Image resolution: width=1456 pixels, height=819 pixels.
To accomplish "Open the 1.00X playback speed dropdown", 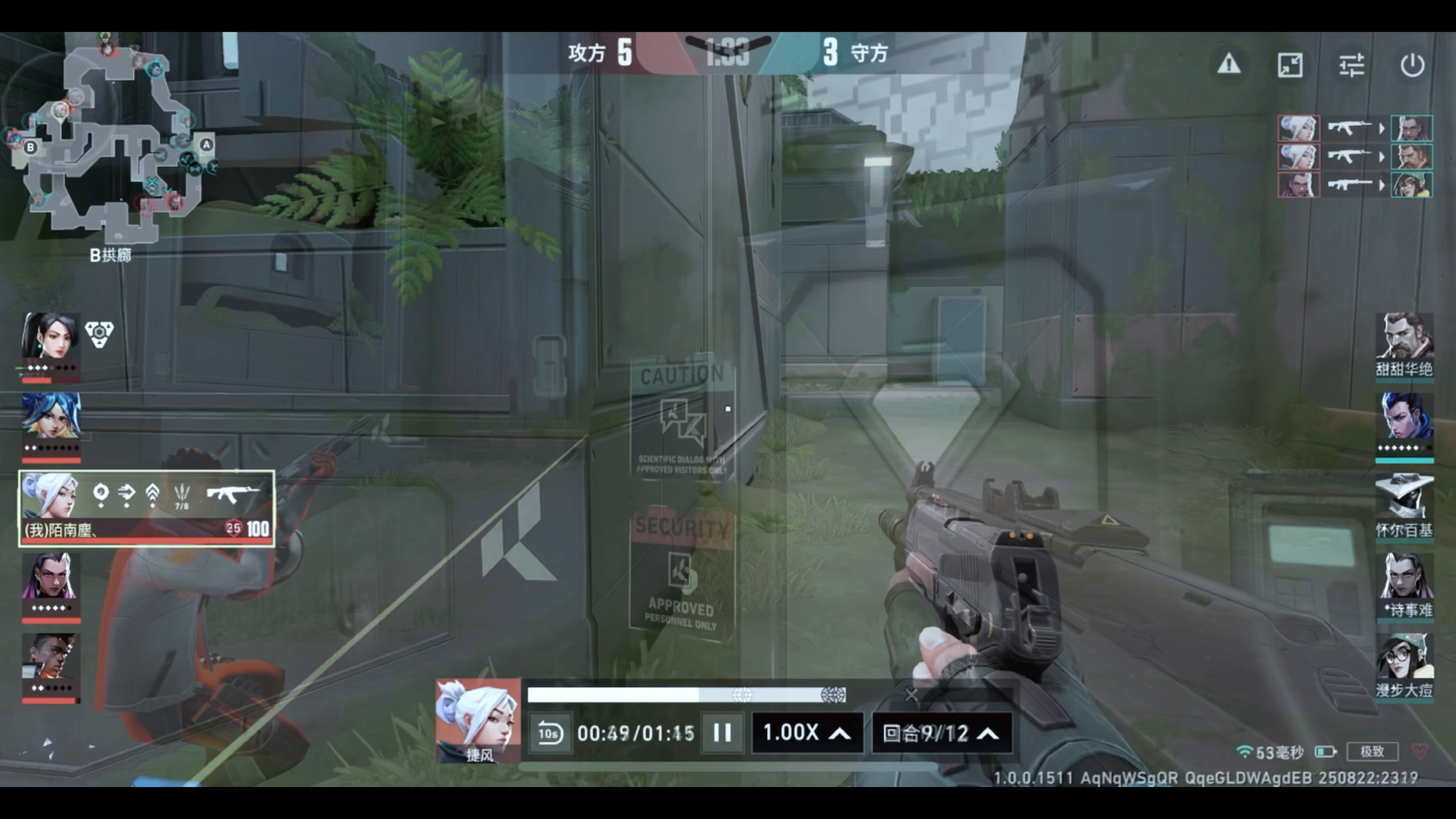I will tap(806, 733).
